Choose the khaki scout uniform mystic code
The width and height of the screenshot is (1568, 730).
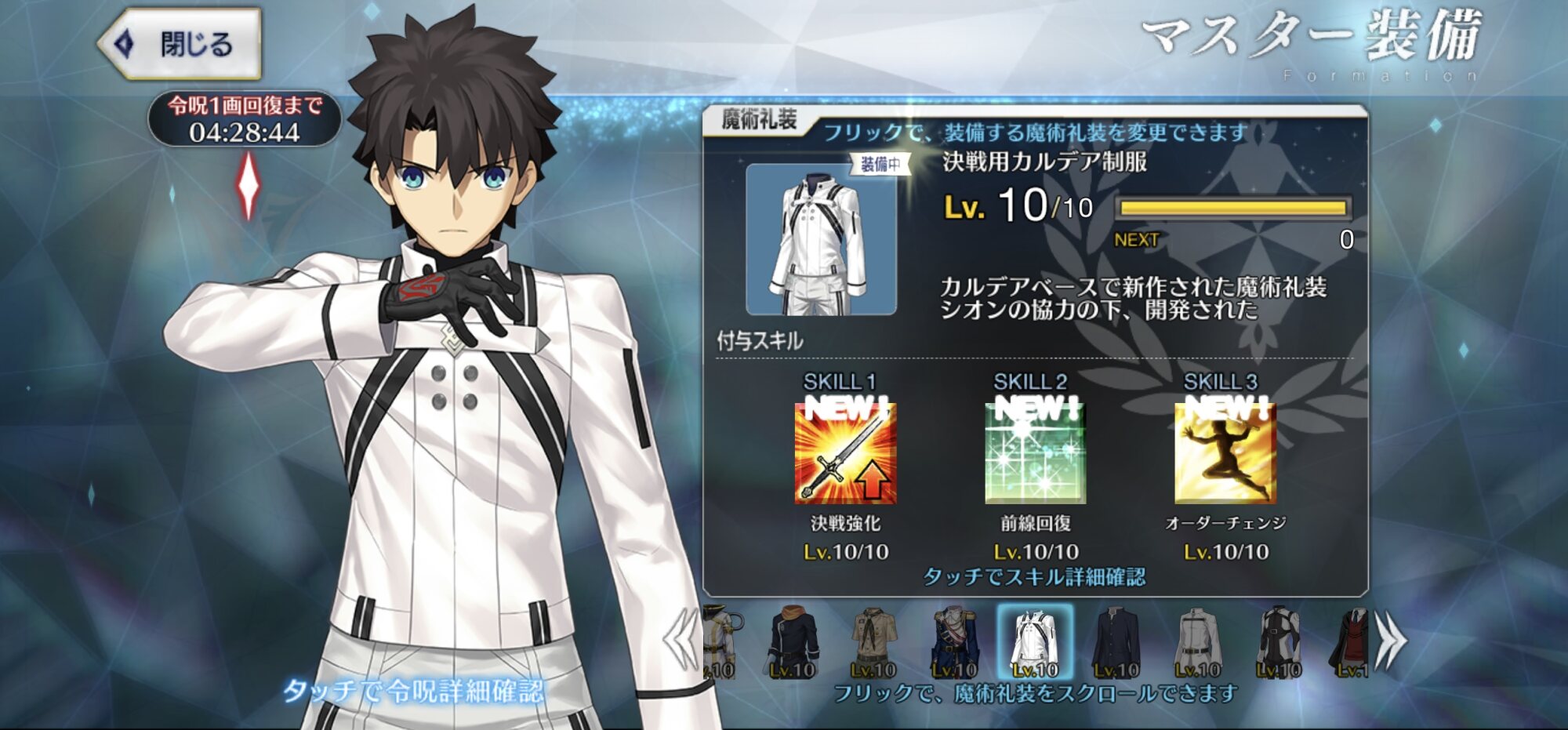point(873,642)
